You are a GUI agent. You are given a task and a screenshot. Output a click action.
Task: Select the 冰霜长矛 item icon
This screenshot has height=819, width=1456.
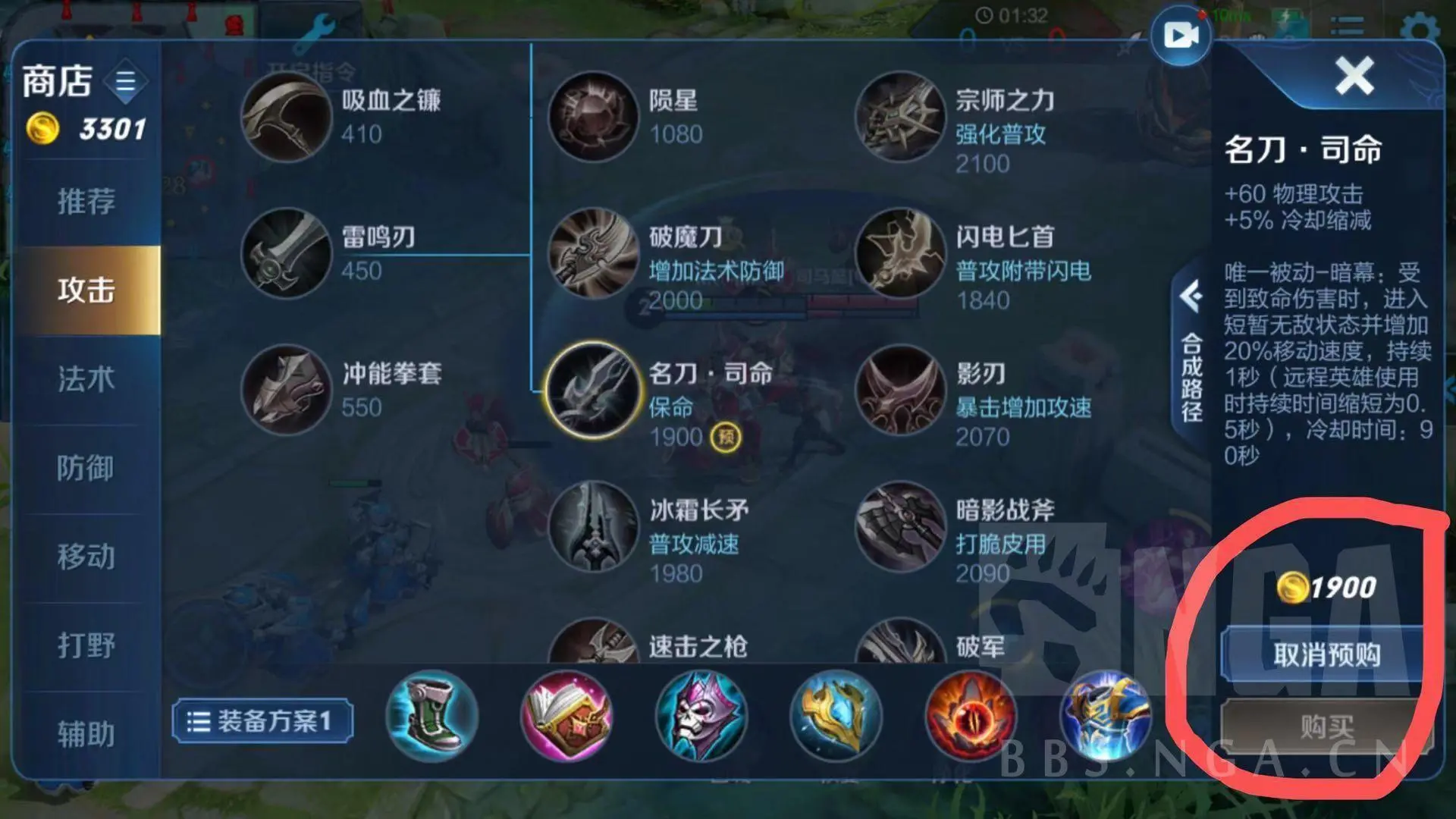pos(594,529)
